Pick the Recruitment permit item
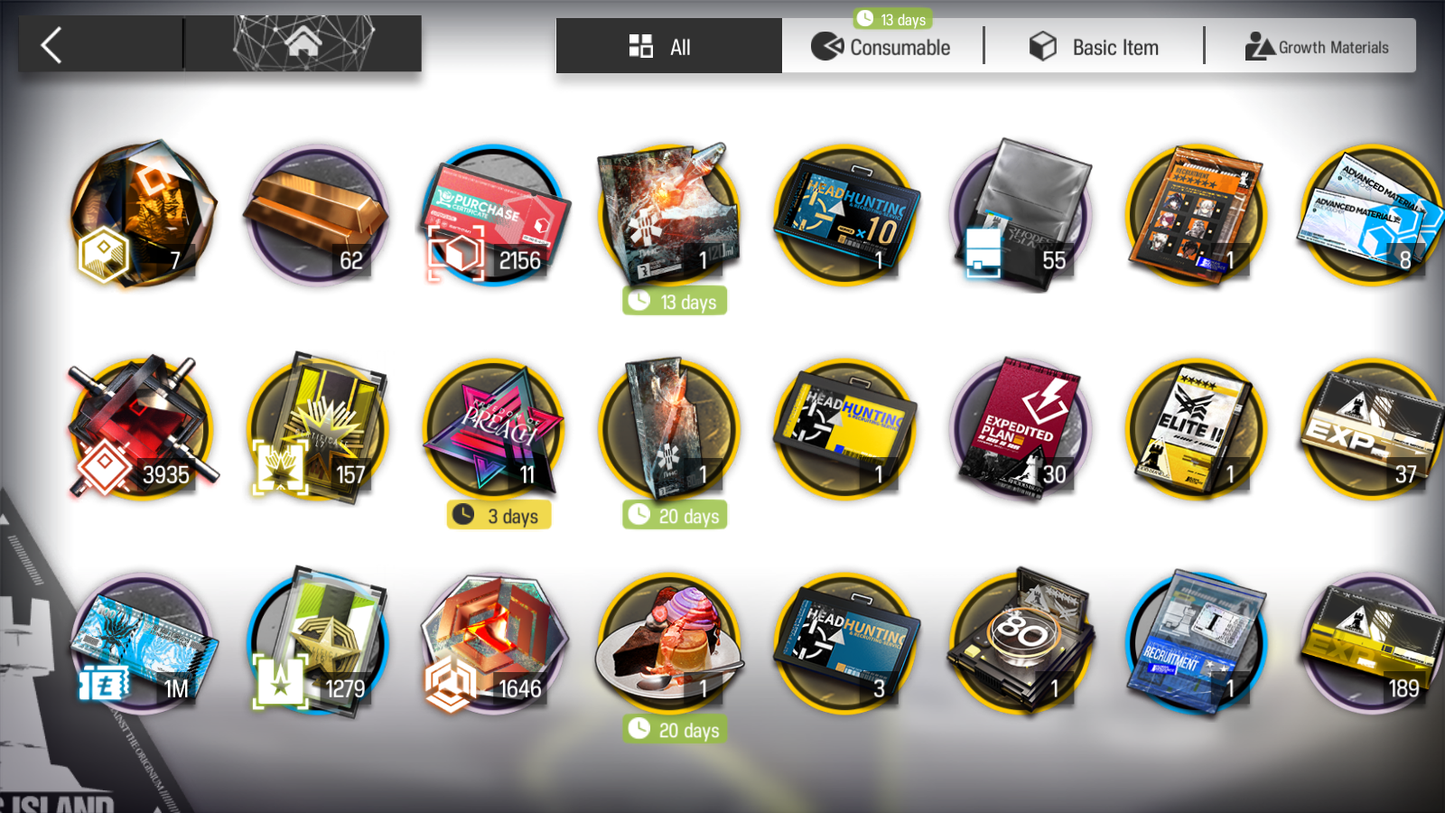 point(1196,643)
